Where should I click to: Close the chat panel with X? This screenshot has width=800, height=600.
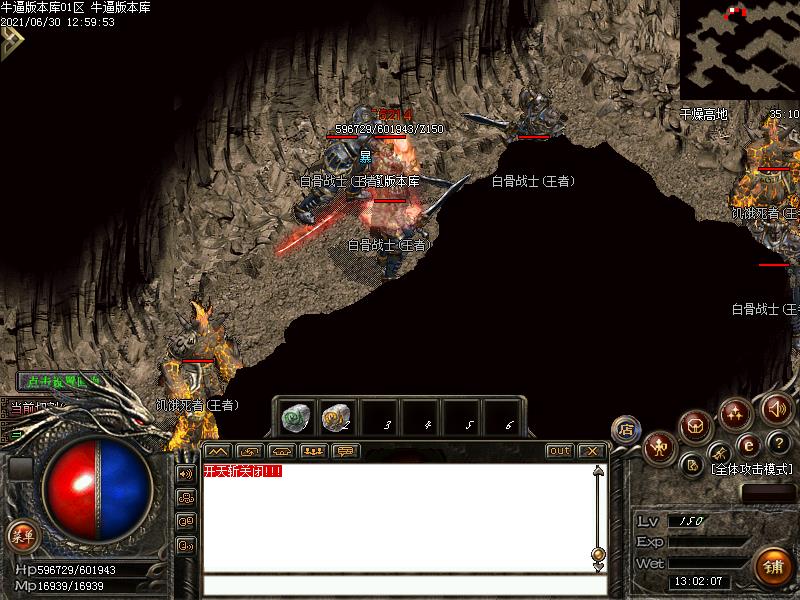click(x=592, y=451)
